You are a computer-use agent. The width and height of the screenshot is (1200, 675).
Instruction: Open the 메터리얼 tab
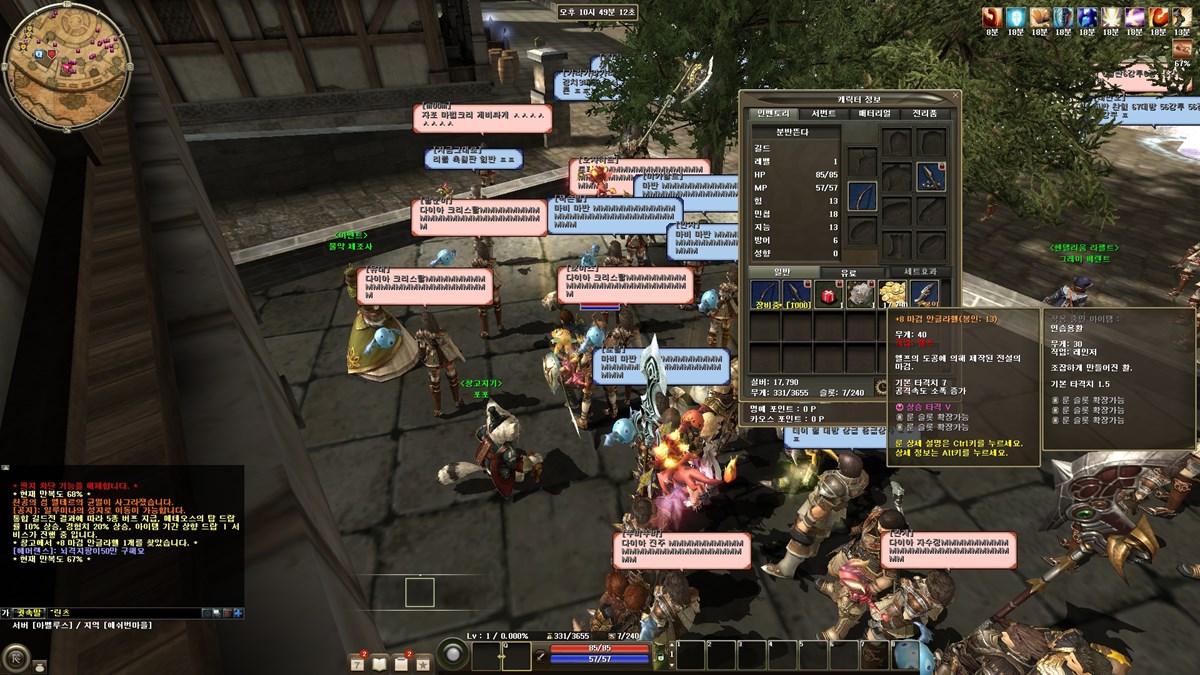(x=875, y=114)
